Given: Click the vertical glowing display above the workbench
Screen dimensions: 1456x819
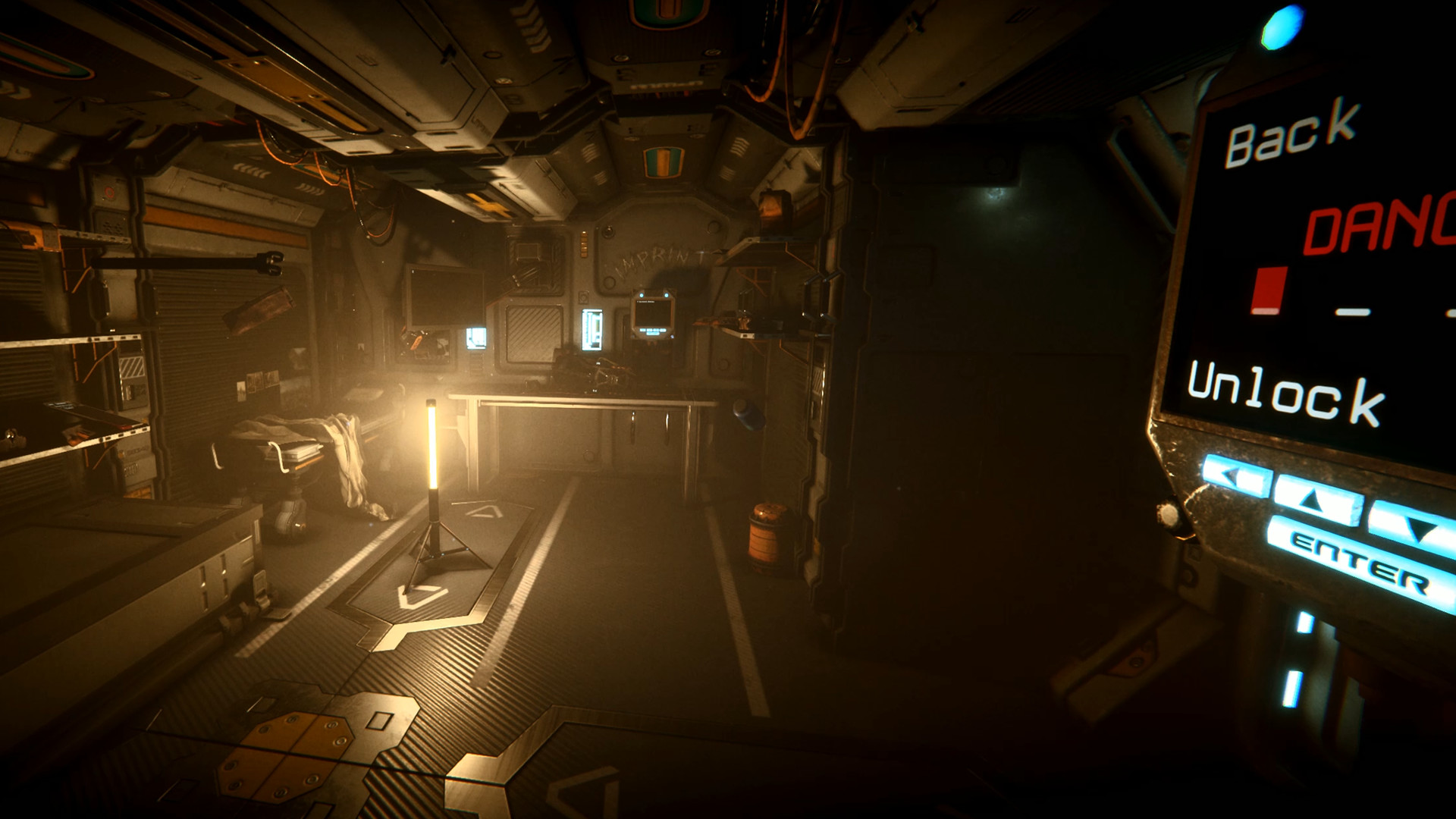Looking at the screenshot, I should click(591, 330).
